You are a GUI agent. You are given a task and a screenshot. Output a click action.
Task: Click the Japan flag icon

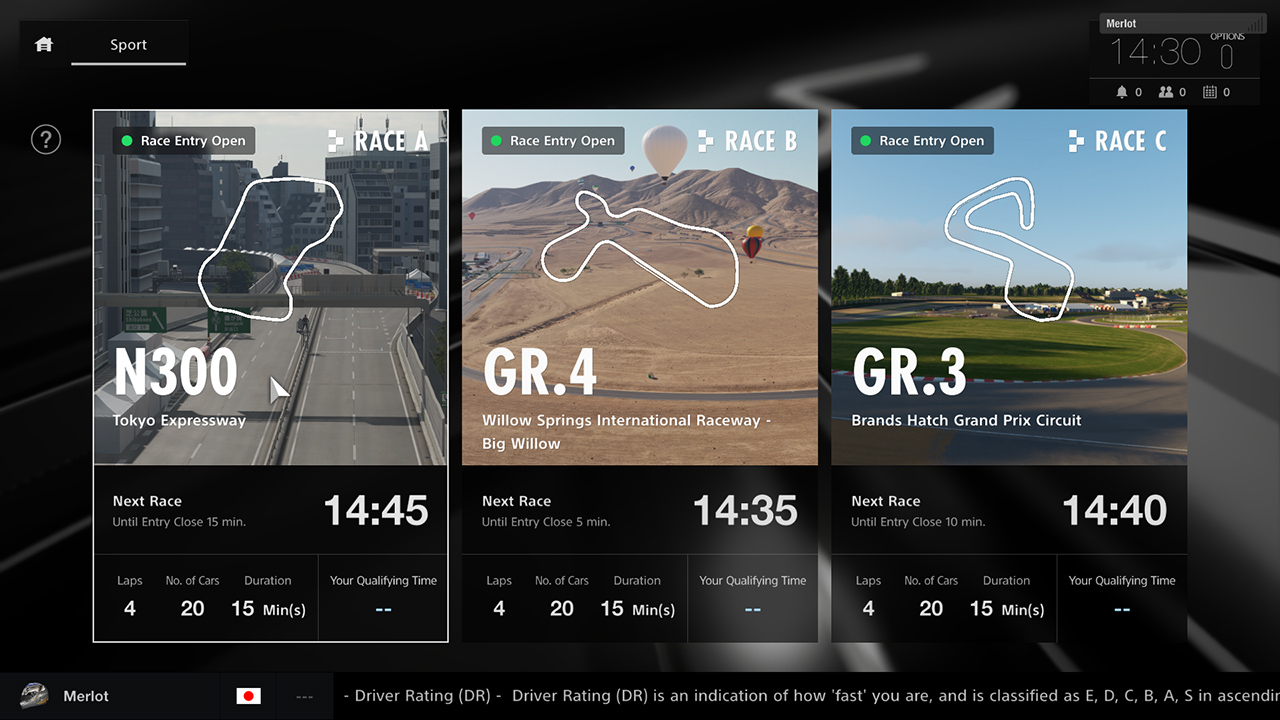[247, 695]
